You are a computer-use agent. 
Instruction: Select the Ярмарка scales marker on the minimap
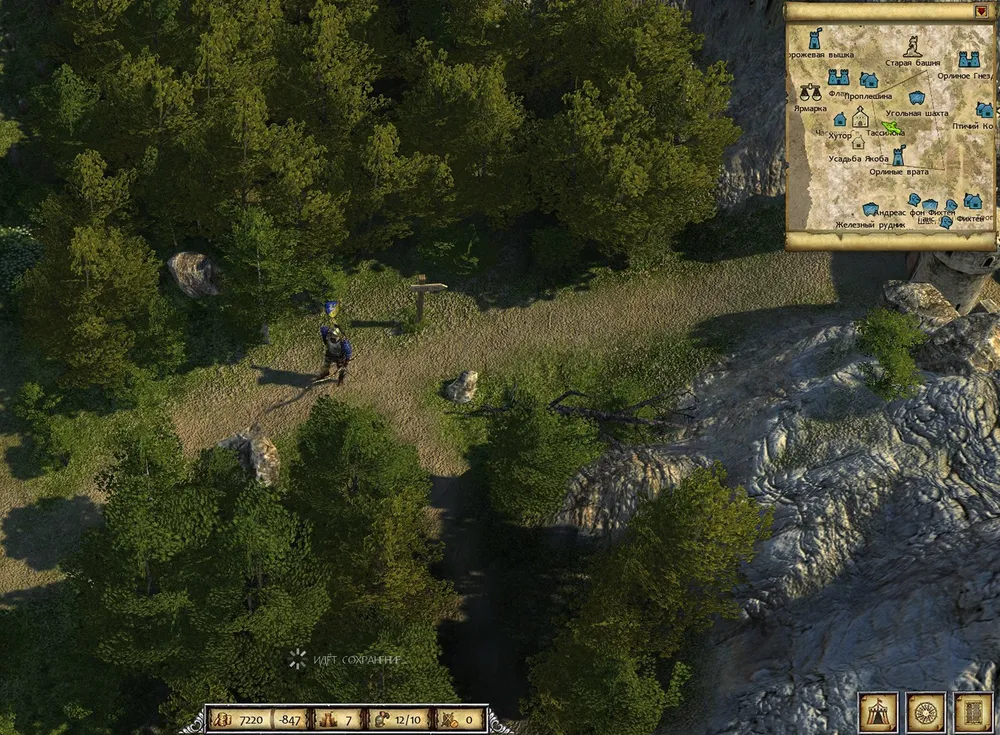coord(808,92)
